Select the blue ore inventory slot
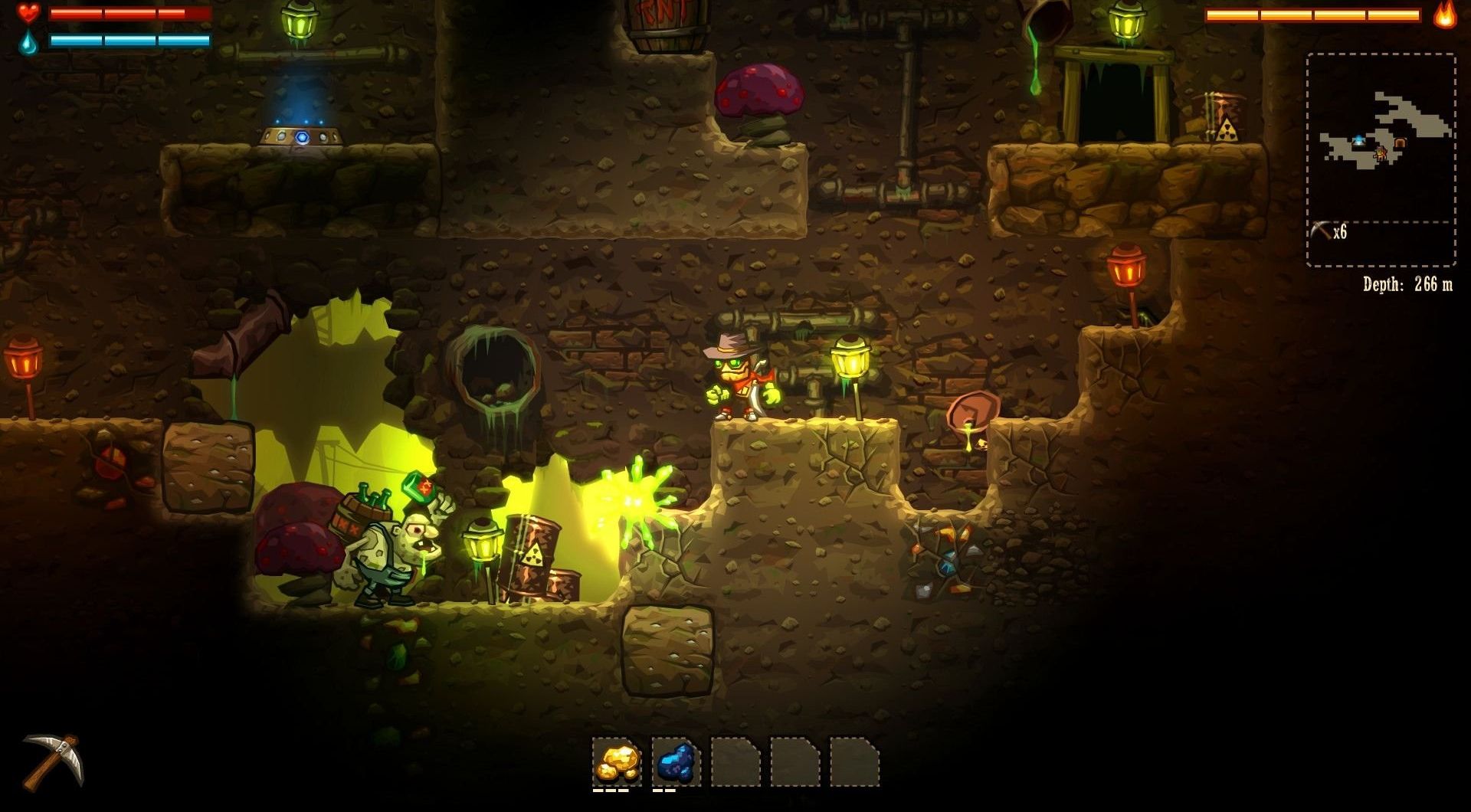 (676, 761)
